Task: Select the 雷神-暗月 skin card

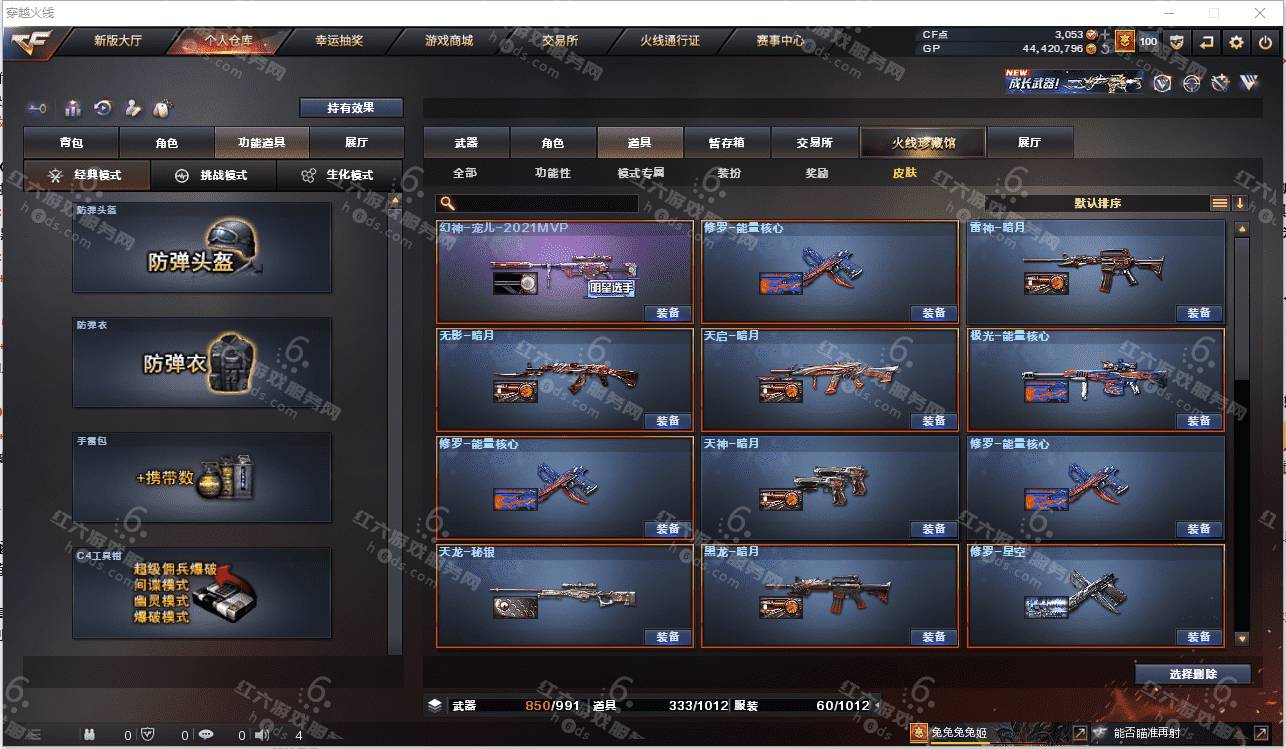Action: click(x=1095, y=271)
